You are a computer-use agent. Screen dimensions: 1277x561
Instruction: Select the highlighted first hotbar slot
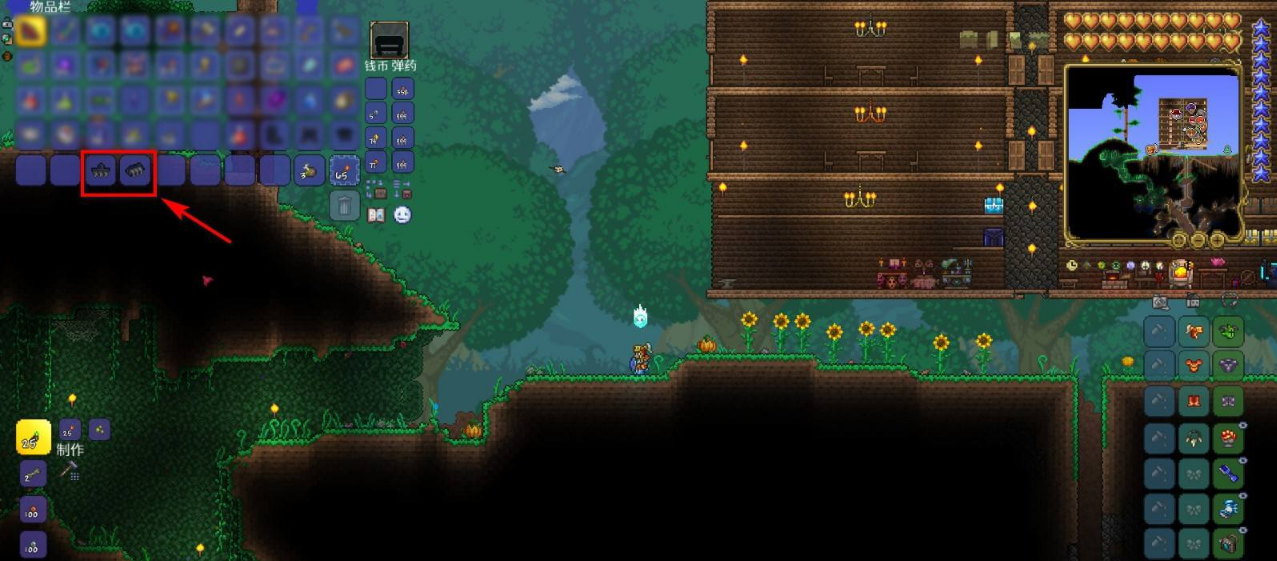pyautogui.click(x=31, y=31)
